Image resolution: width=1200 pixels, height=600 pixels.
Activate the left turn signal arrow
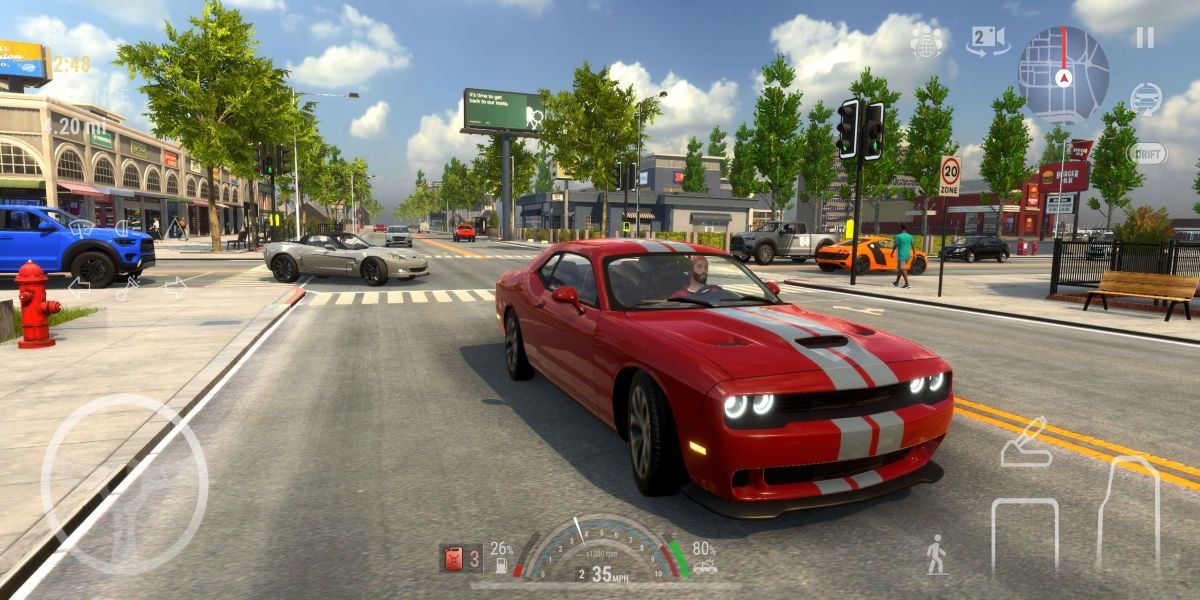(78, 287)
